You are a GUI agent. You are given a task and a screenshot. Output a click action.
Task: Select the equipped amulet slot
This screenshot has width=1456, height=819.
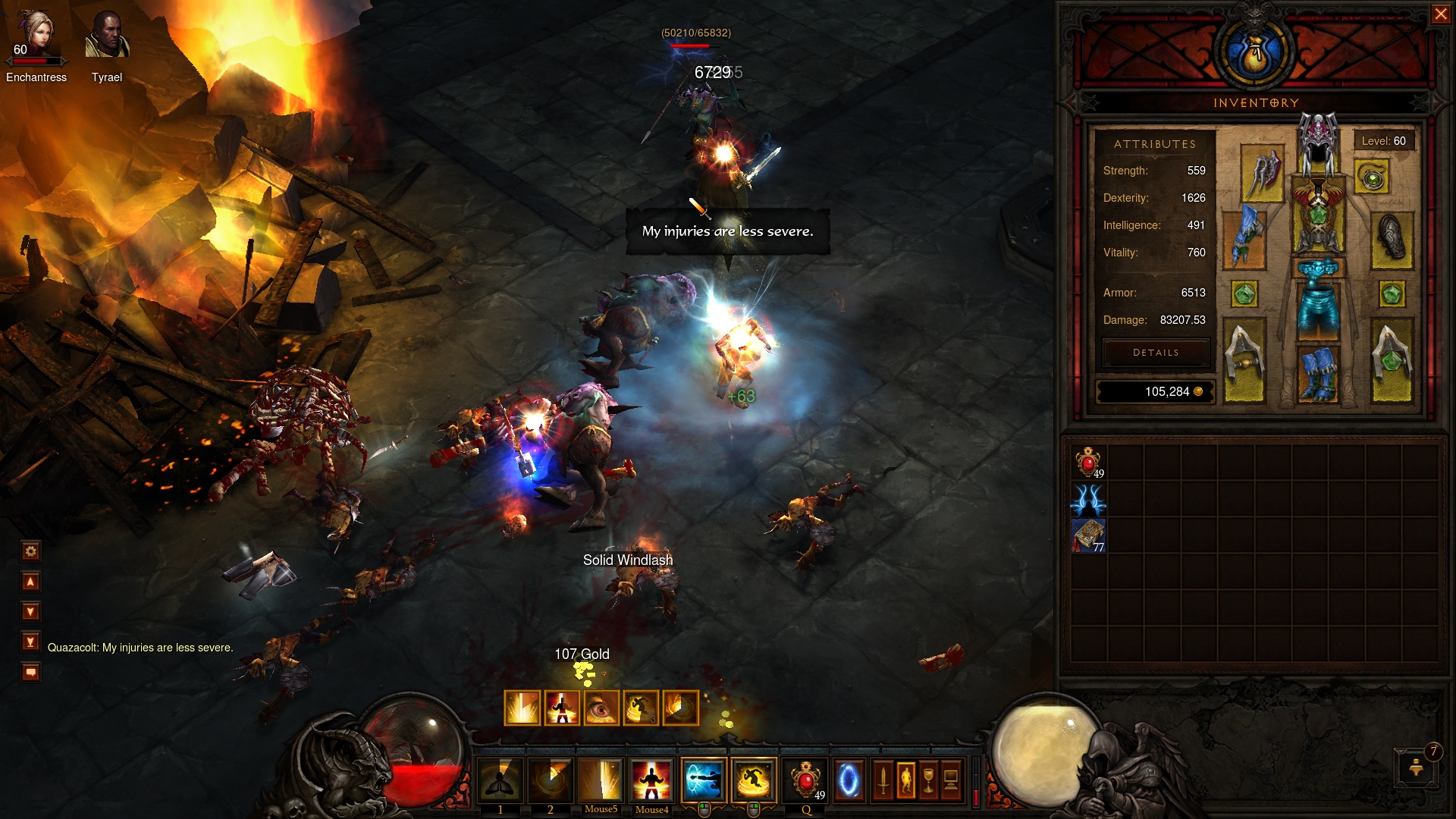[1372, 177]
